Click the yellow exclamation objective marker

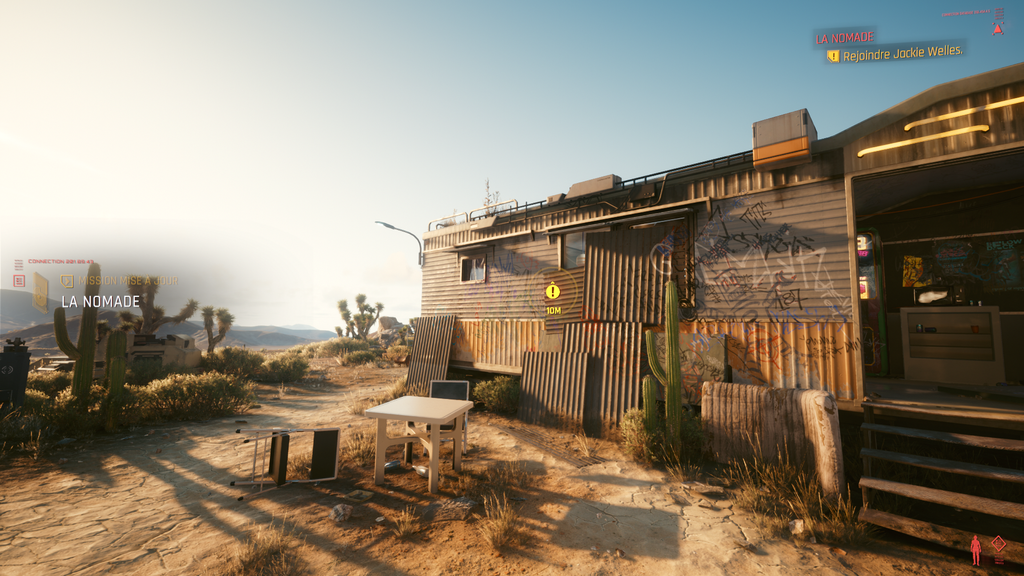click(x=553, y=291)
